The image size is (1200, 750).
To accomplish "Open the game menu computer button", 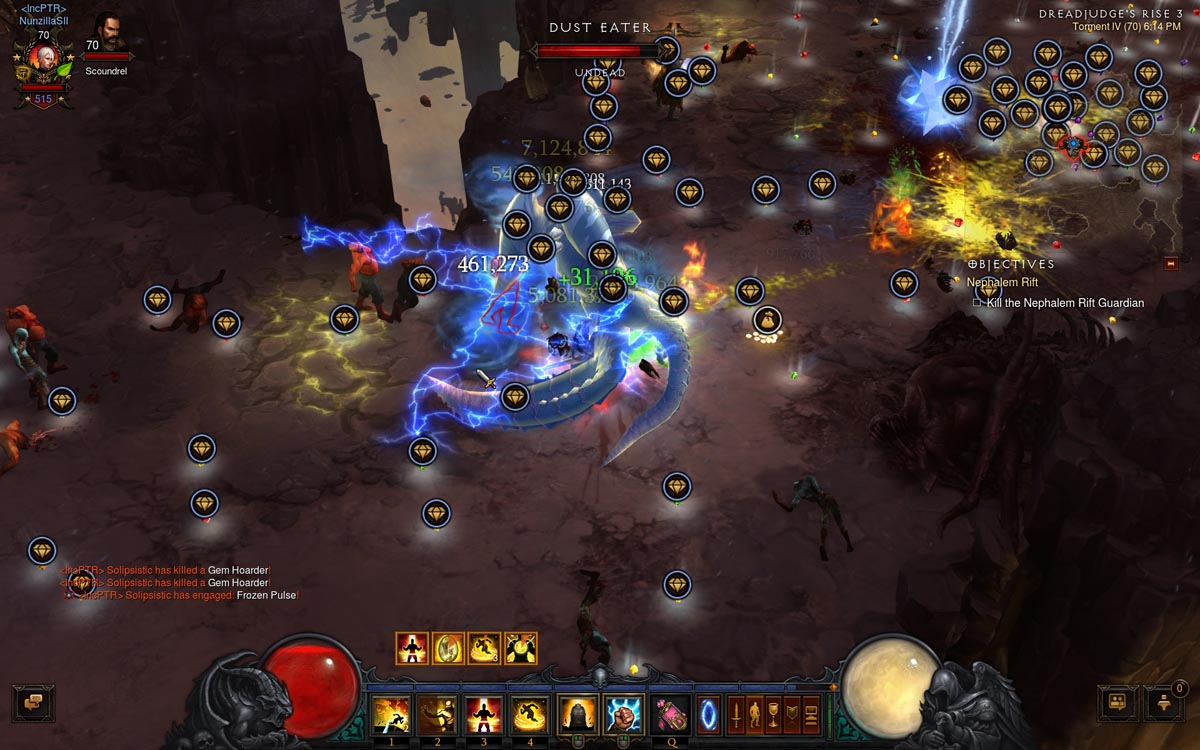I will click(x=811, y=715).
